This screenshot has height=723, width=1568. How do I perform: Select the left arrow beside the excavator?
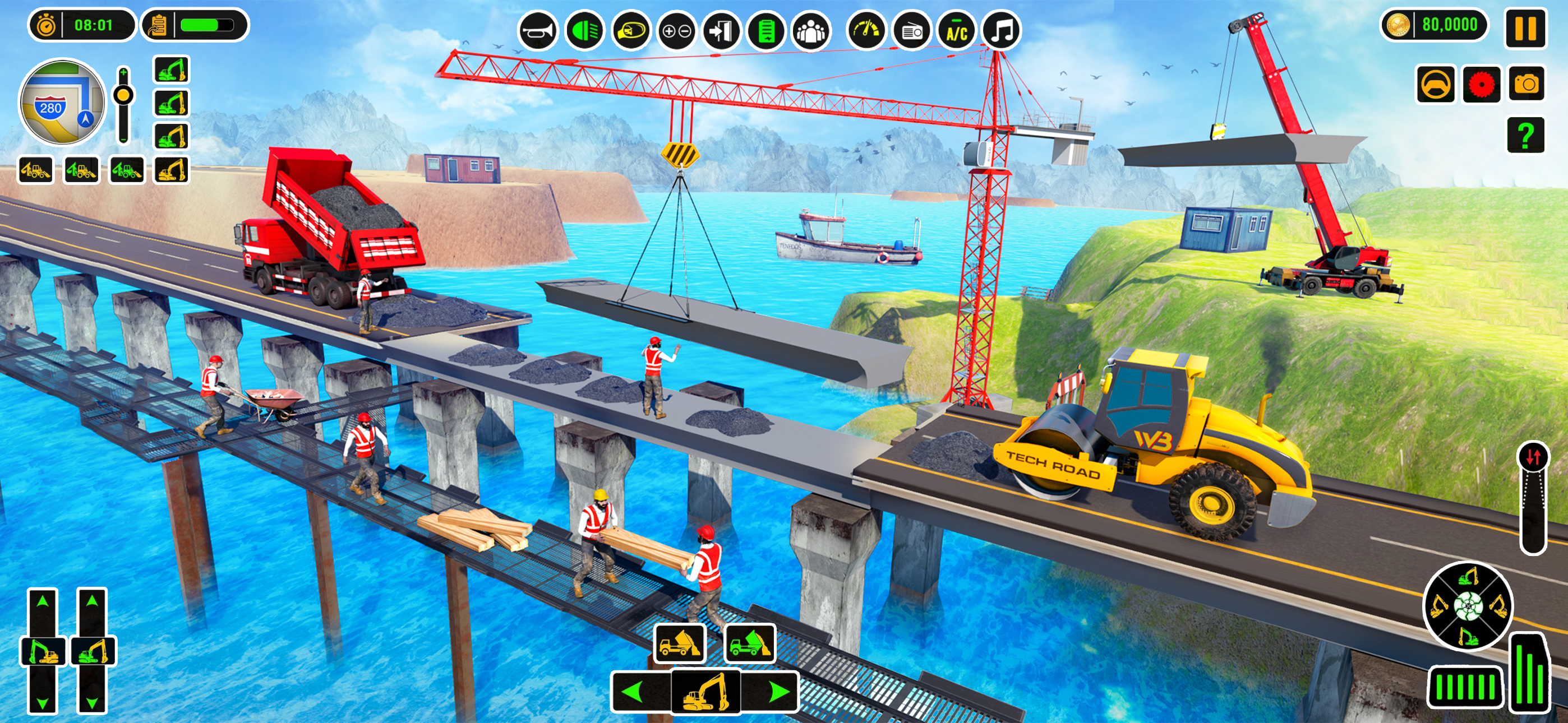point(634,692)
